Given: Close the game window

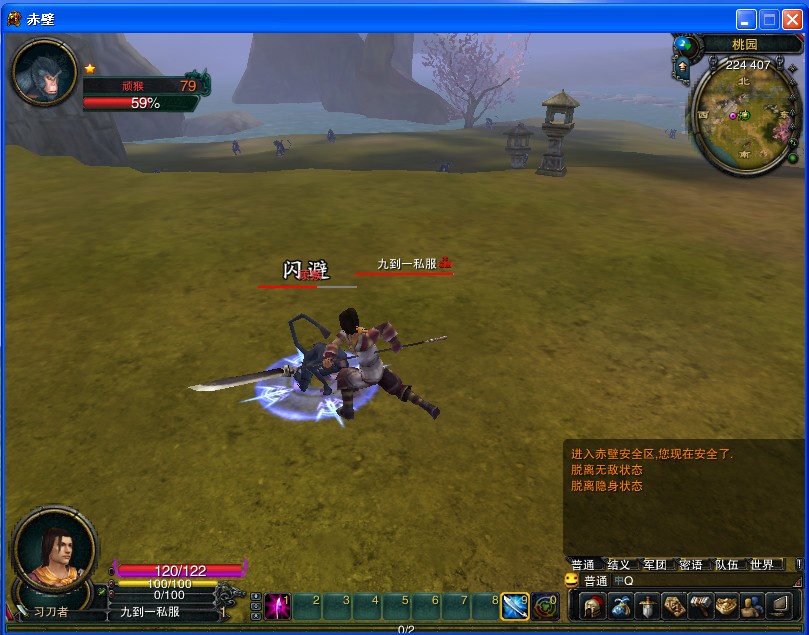Looking at the screenshot, I should pos(791,19).
